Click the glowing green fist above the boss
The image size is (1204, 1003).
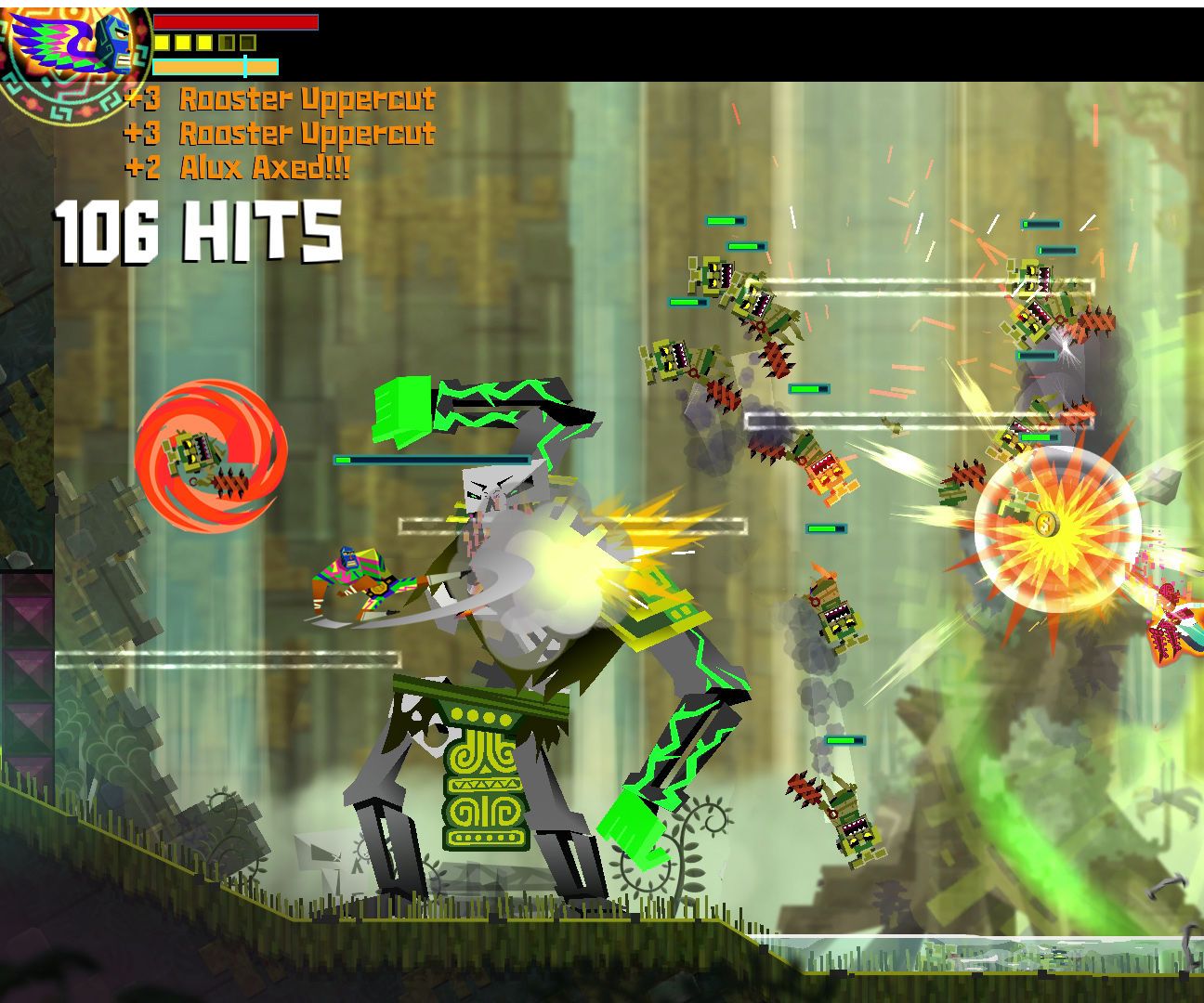(401, 409)
